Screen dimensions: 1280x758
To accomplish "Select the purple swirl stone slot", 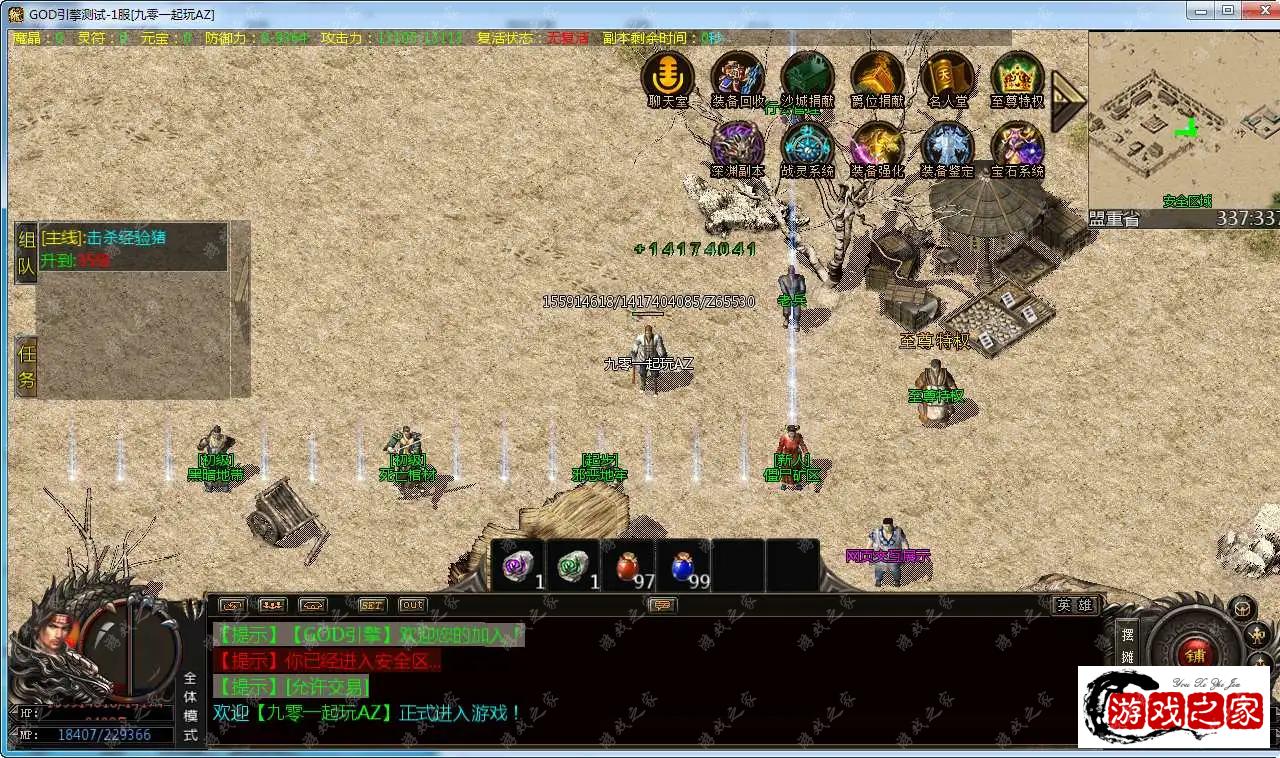I will [x=519, y=567].
